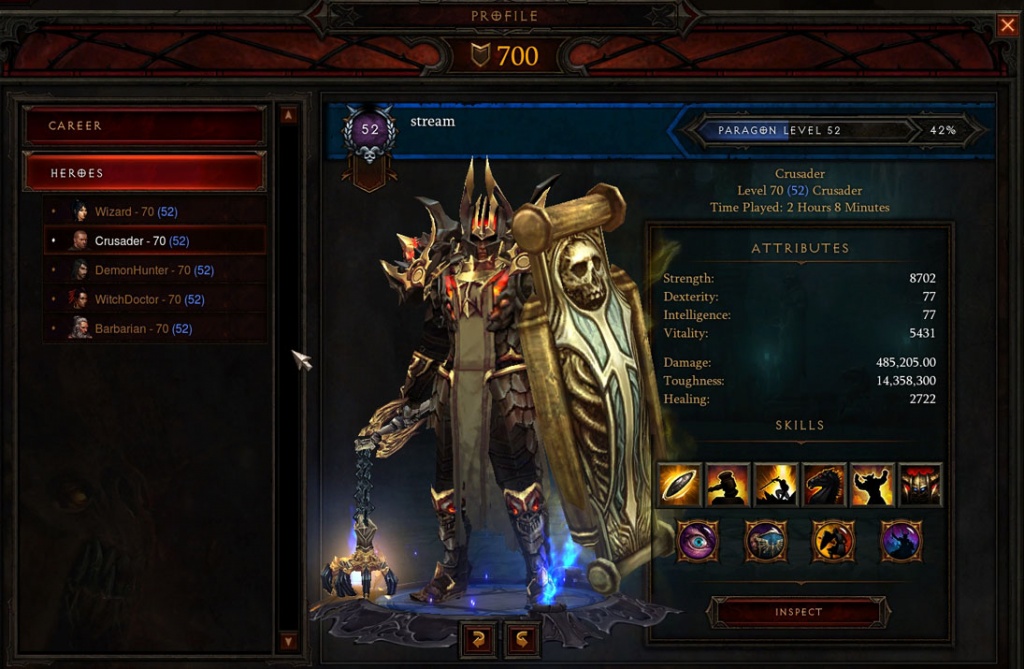The image size is (1024, 669).
Task: Choose the orange shield-bearer passive skill icon
Action: (x=833, y=541)
